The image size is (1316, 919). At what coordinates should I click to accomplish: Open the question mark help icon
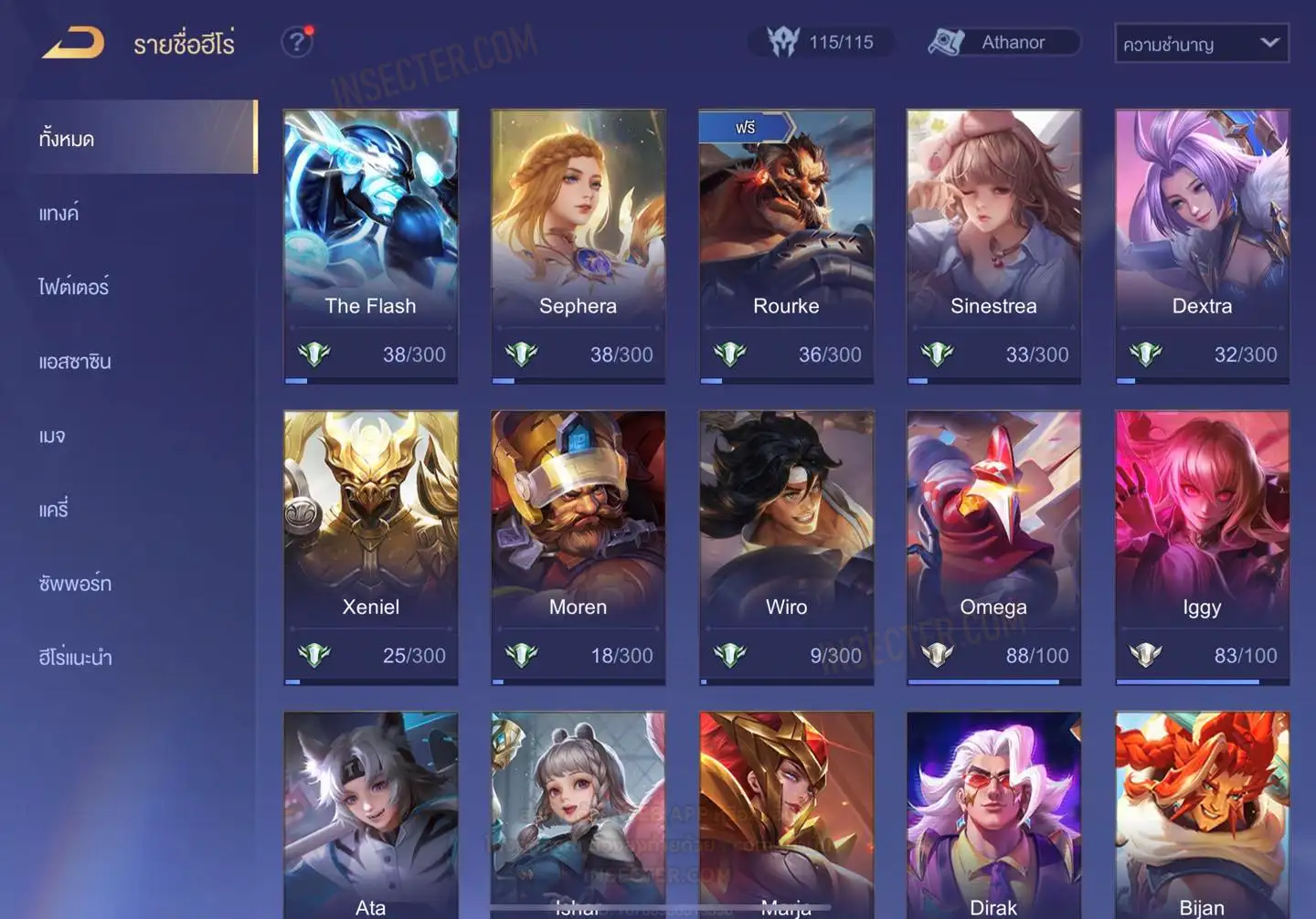pyautogui.click(x=296, y=42)
